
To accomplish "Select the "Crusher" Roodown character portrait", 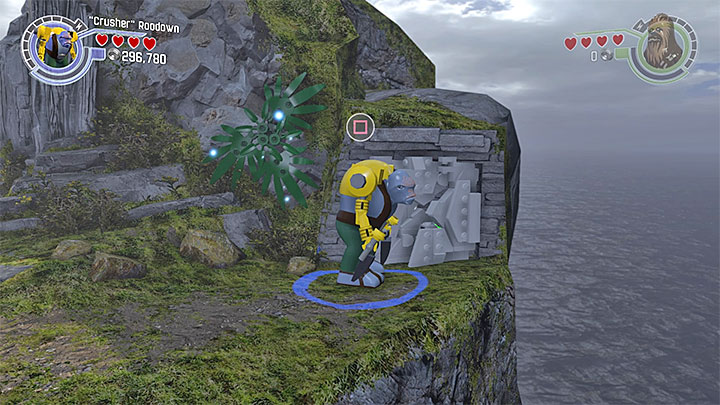I will pos(56,46).
